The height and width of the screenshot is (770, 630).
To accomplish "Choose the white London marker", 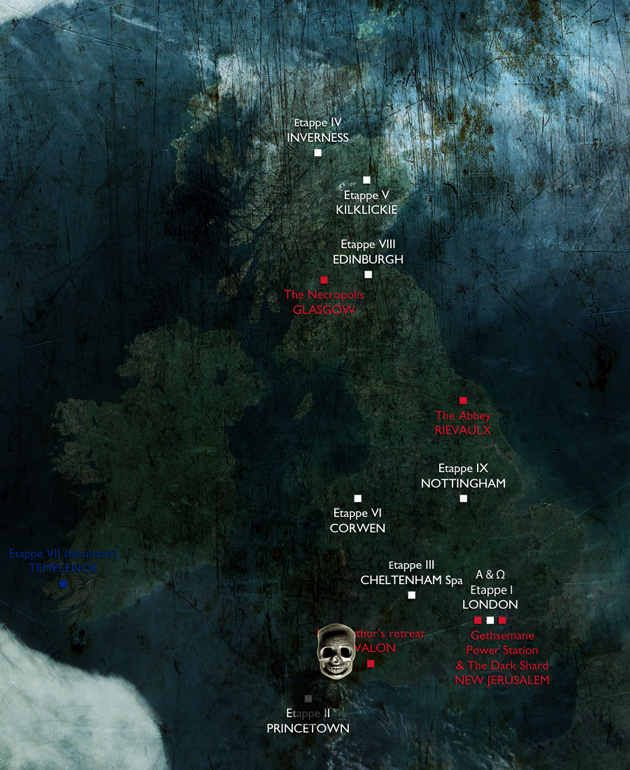I will coord(490,620).
